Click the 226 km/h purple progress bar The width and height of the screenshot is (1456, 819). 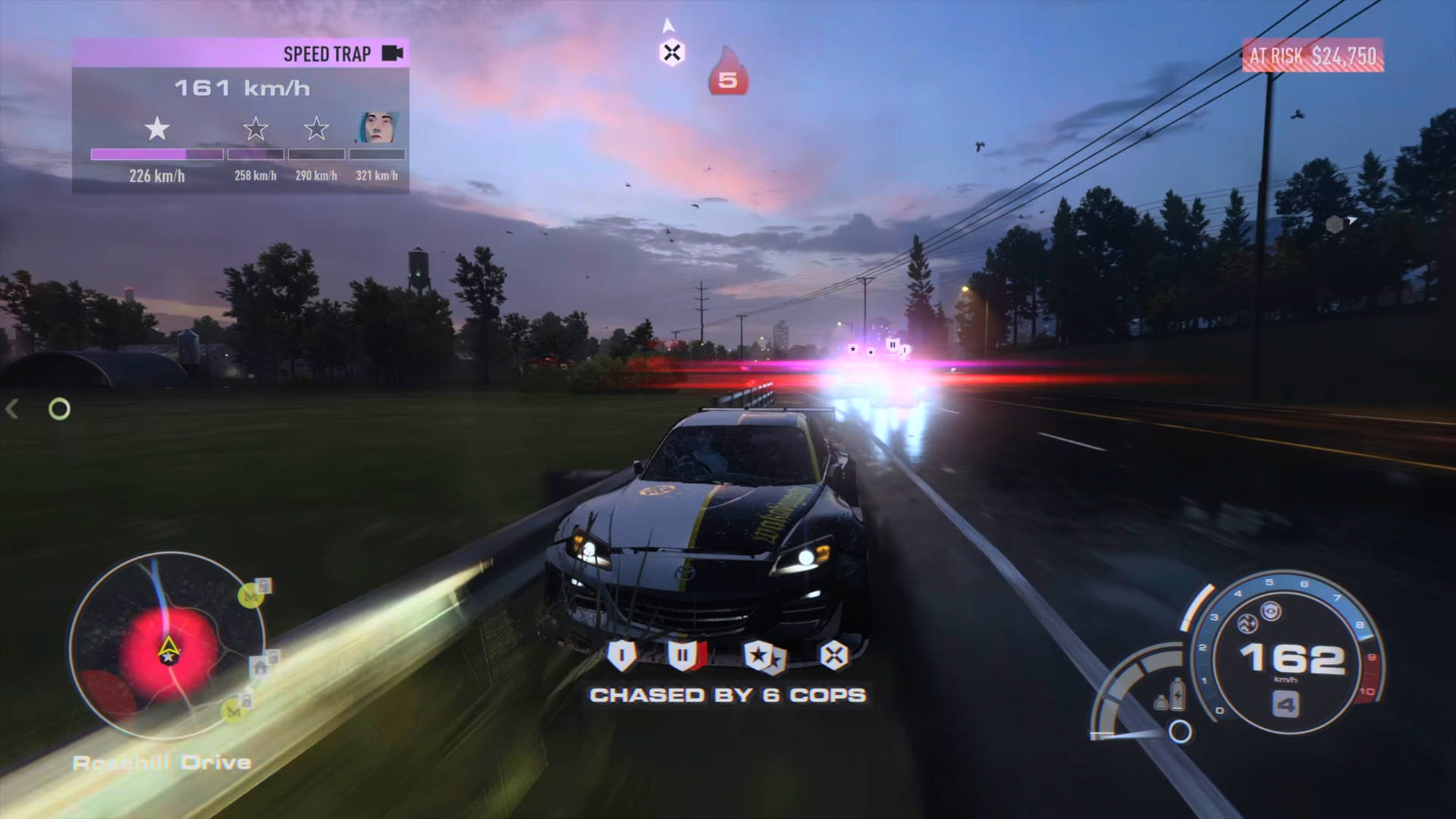click(x=155, y=154)
